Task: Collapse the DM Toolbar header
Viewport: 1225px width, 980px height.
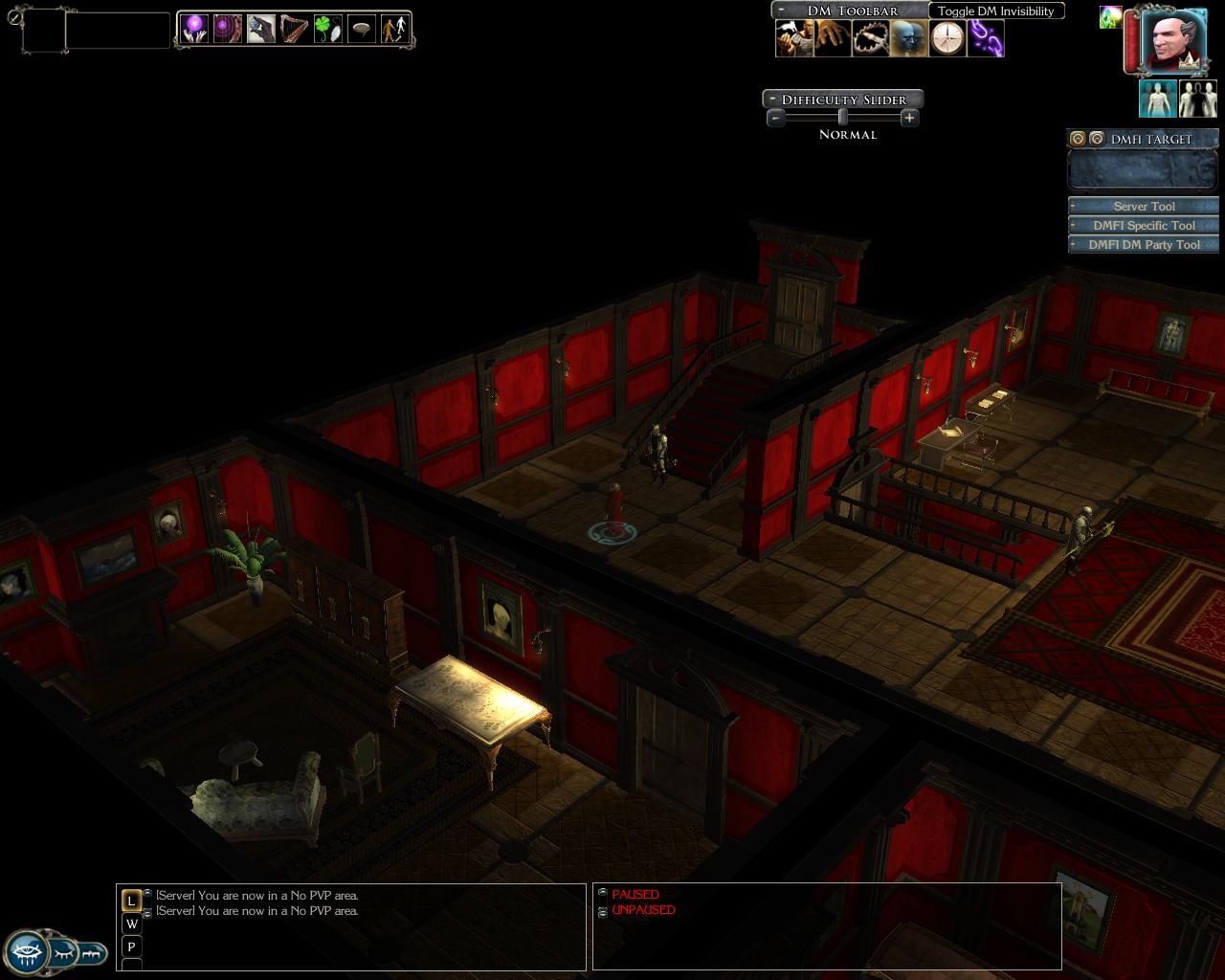Action: click(x=782, y=11)
